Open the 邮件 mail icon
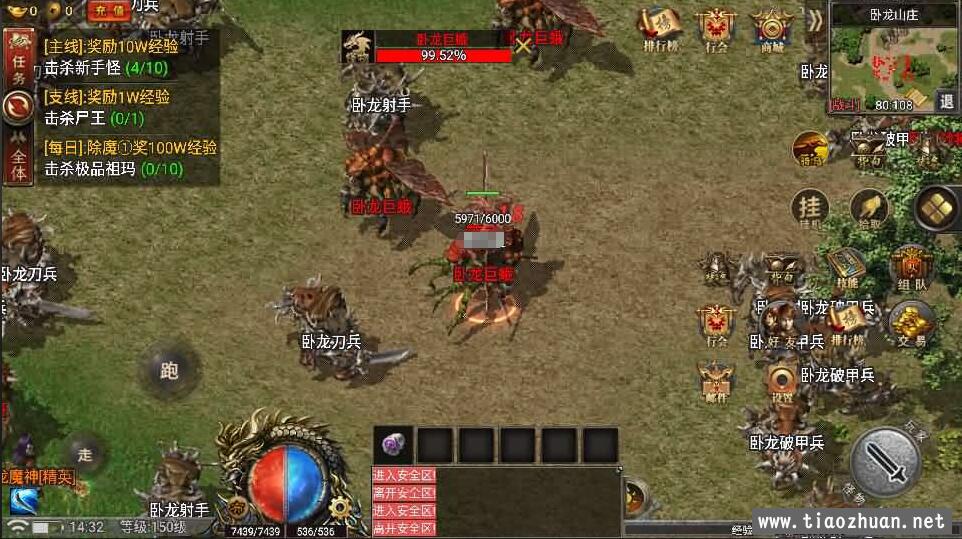 click(716, 383)
